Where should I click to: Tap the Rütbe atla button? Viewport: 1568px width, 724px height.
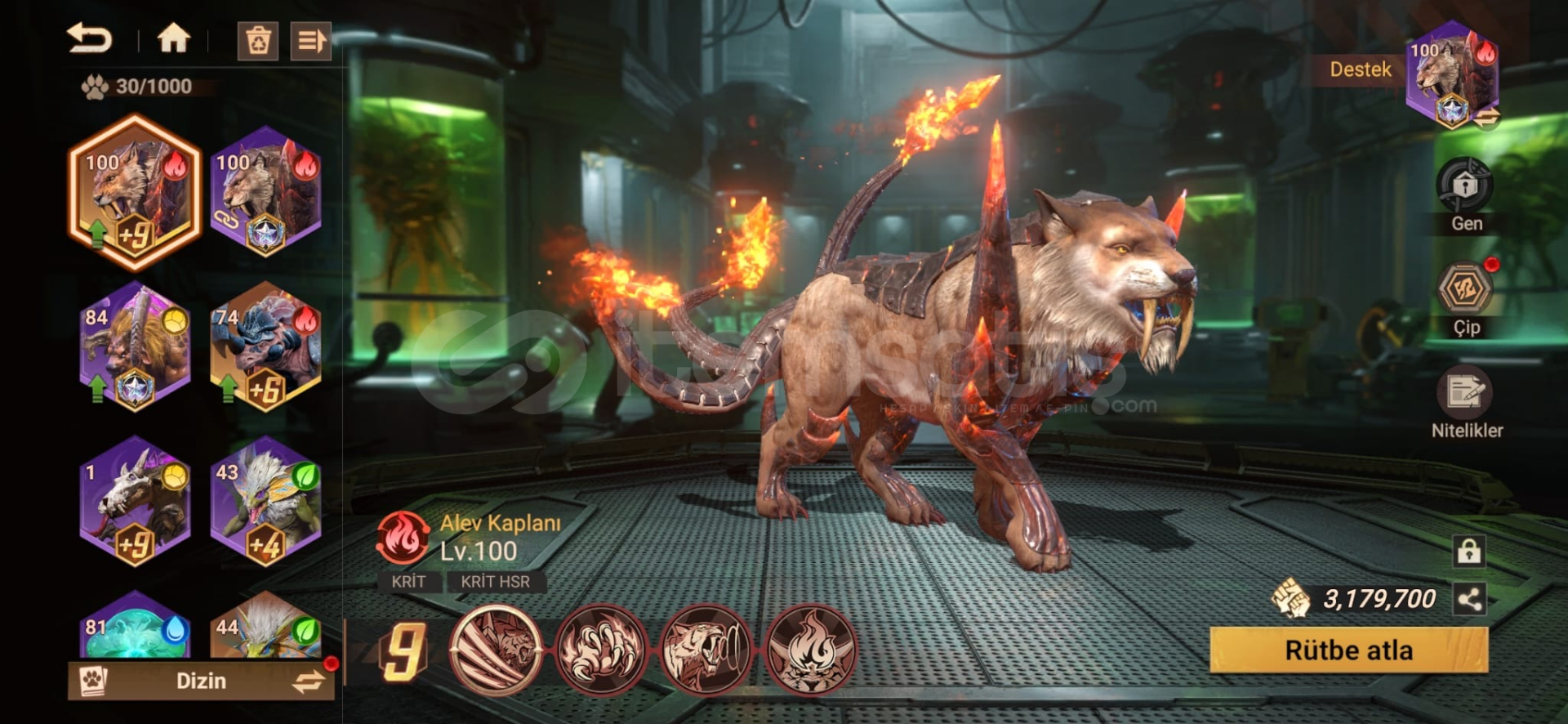point(1348,650)
